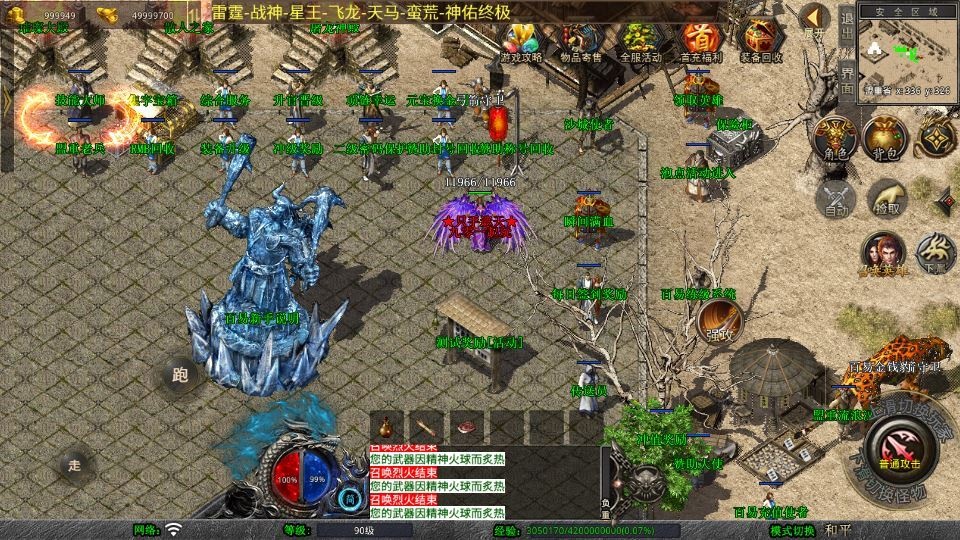Viewport: 960px width, 540px height.
Task: Open the 游戏攻略 game guide icon
Action: coord(523,42)
